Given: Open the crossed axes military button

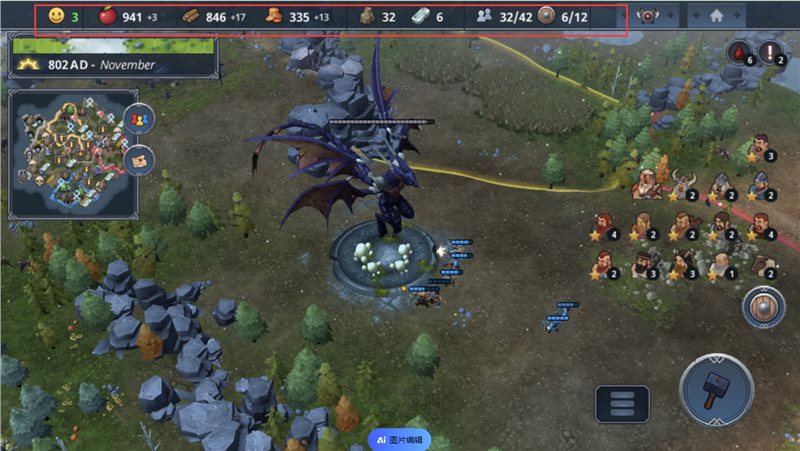Looking at the screenshot, I should [651, 17].
